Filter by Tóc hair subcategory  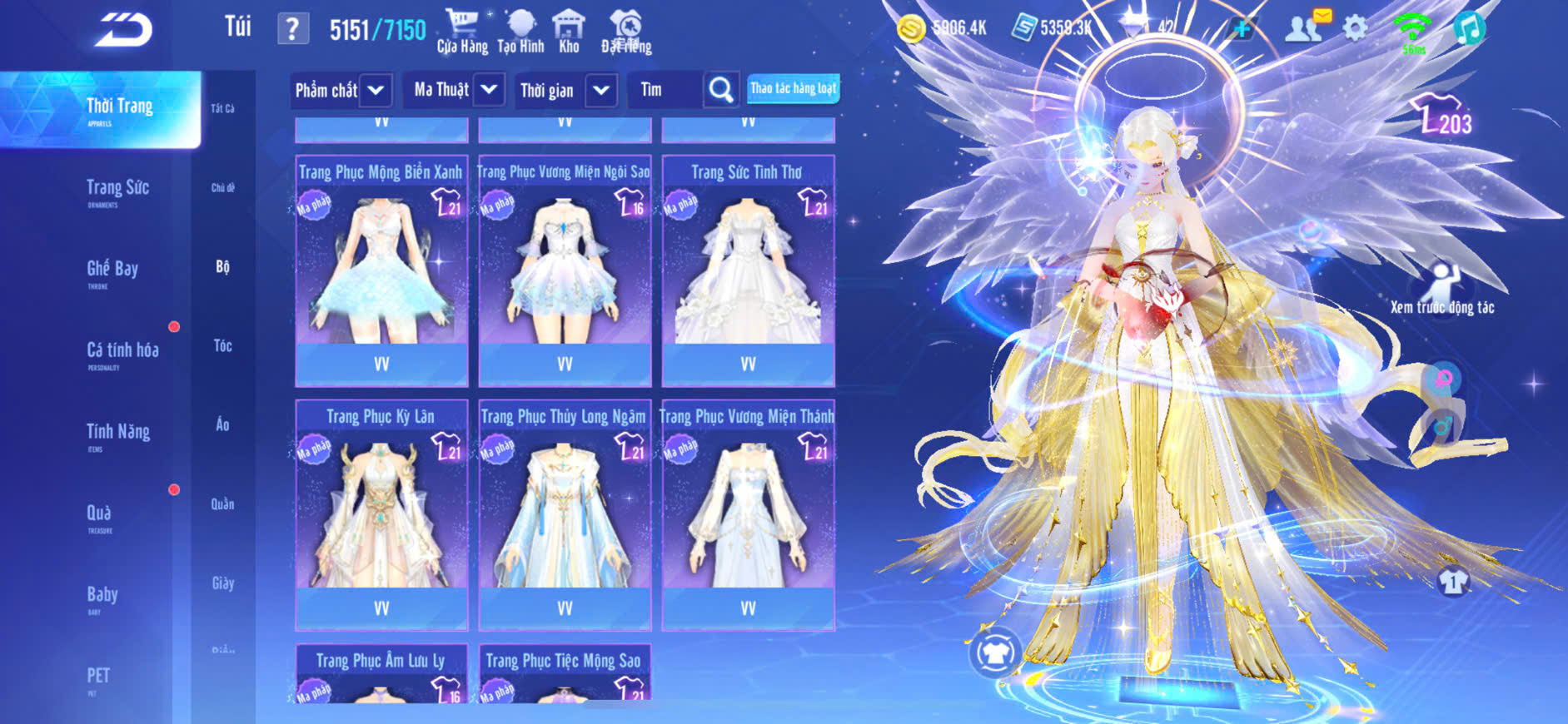coord(222,345)
